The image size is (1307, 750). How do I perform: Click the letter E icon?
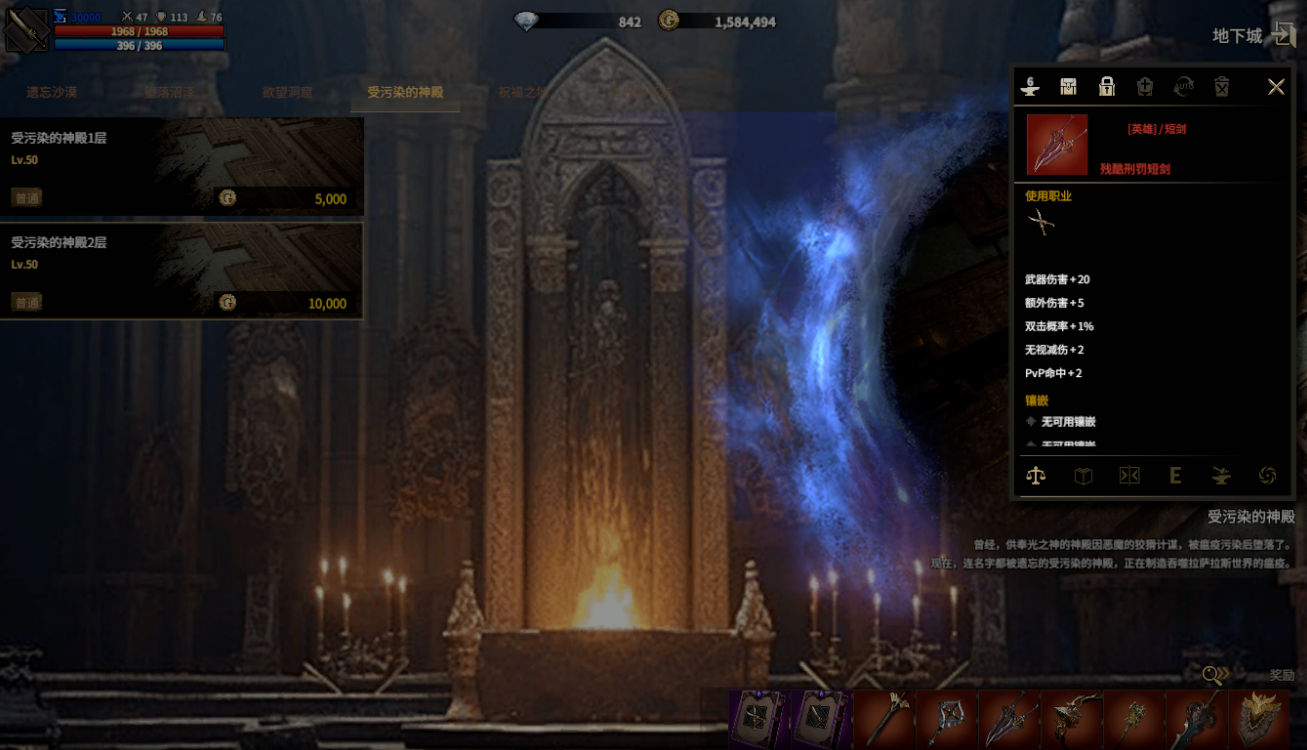(x=1175, y=476)
